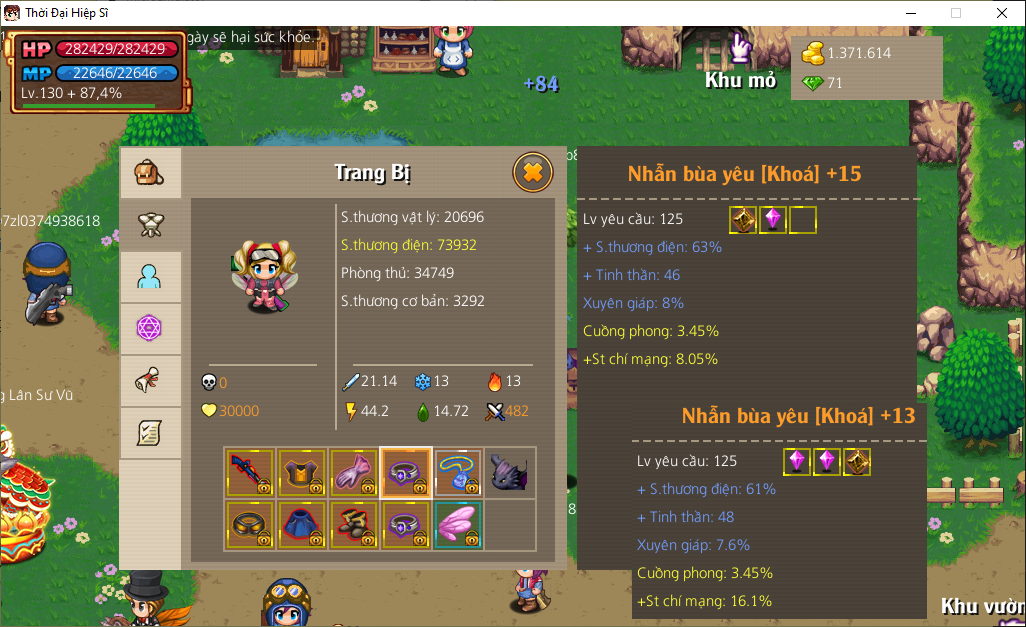Click the character avatar preview
1026x627 pixels.
coord(262,275)
